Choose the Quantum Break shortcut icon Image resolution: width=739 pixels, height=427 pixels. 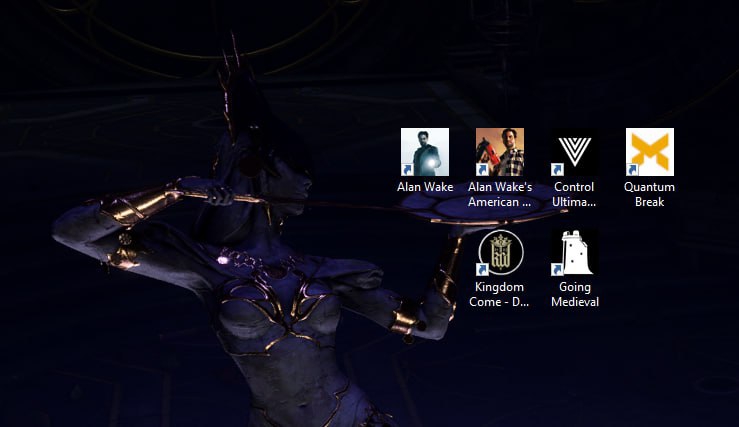(650, 153)
